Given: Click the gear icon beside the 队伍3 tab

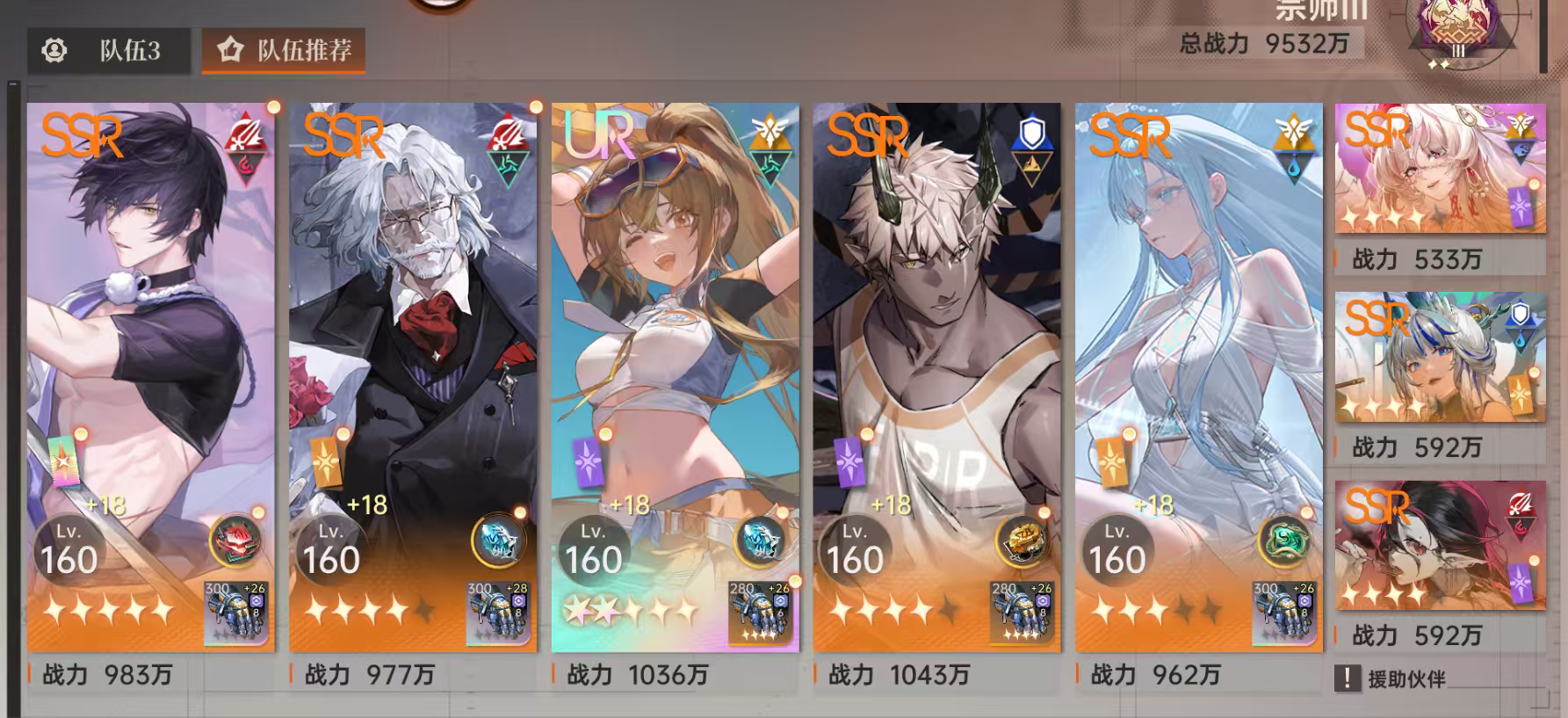Looking at the screenshot, I should pyautogui.click(x=54, y=51).
